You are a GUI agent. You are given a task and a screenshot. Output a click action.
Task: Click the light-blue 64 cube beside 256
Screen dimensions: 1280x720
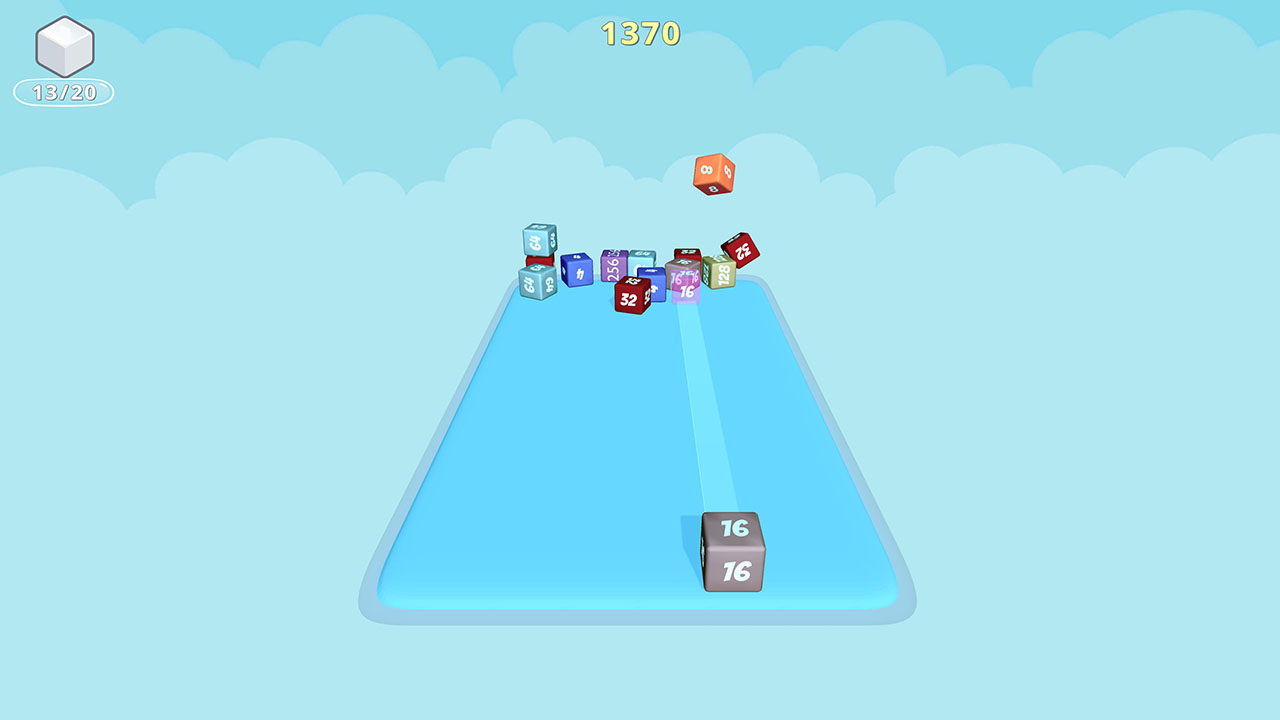pos(640,260)
